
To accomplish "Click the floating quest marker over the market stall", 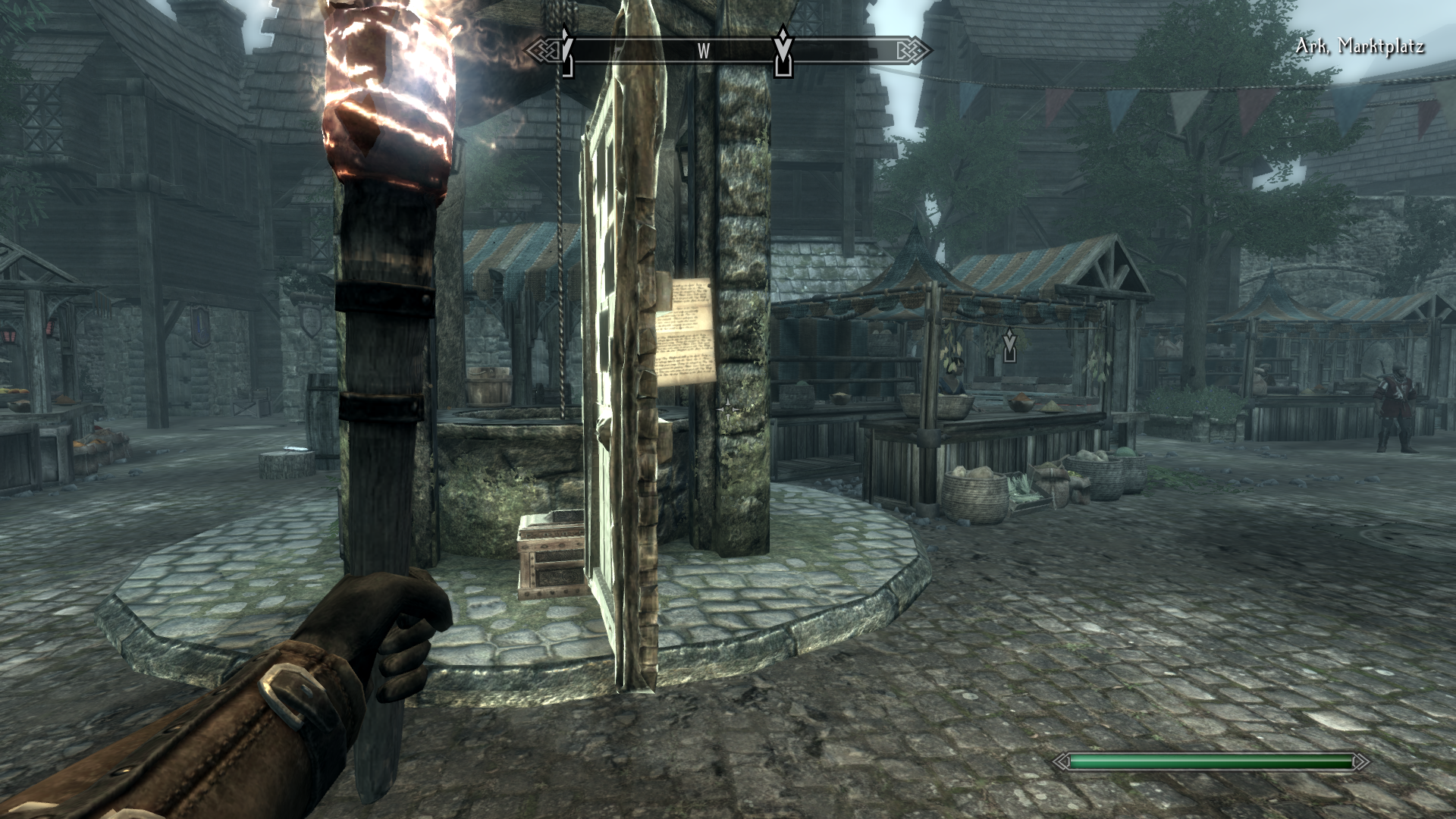I will pos(1009,346).
